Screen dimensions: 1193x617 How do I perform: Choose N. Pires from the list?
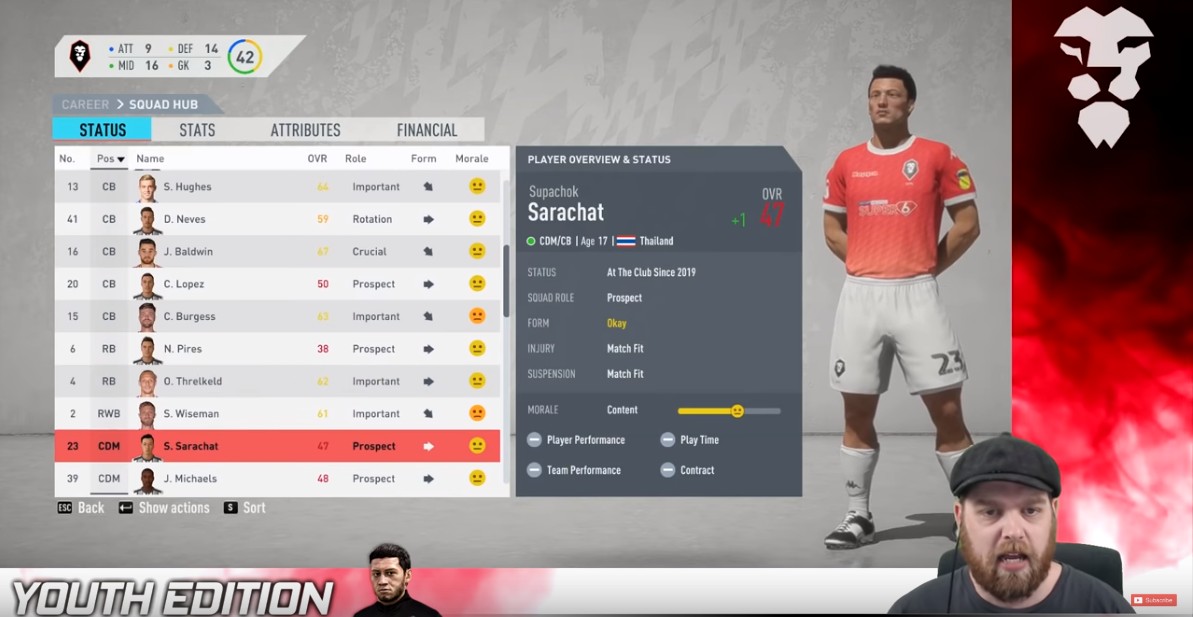[182, 349]
